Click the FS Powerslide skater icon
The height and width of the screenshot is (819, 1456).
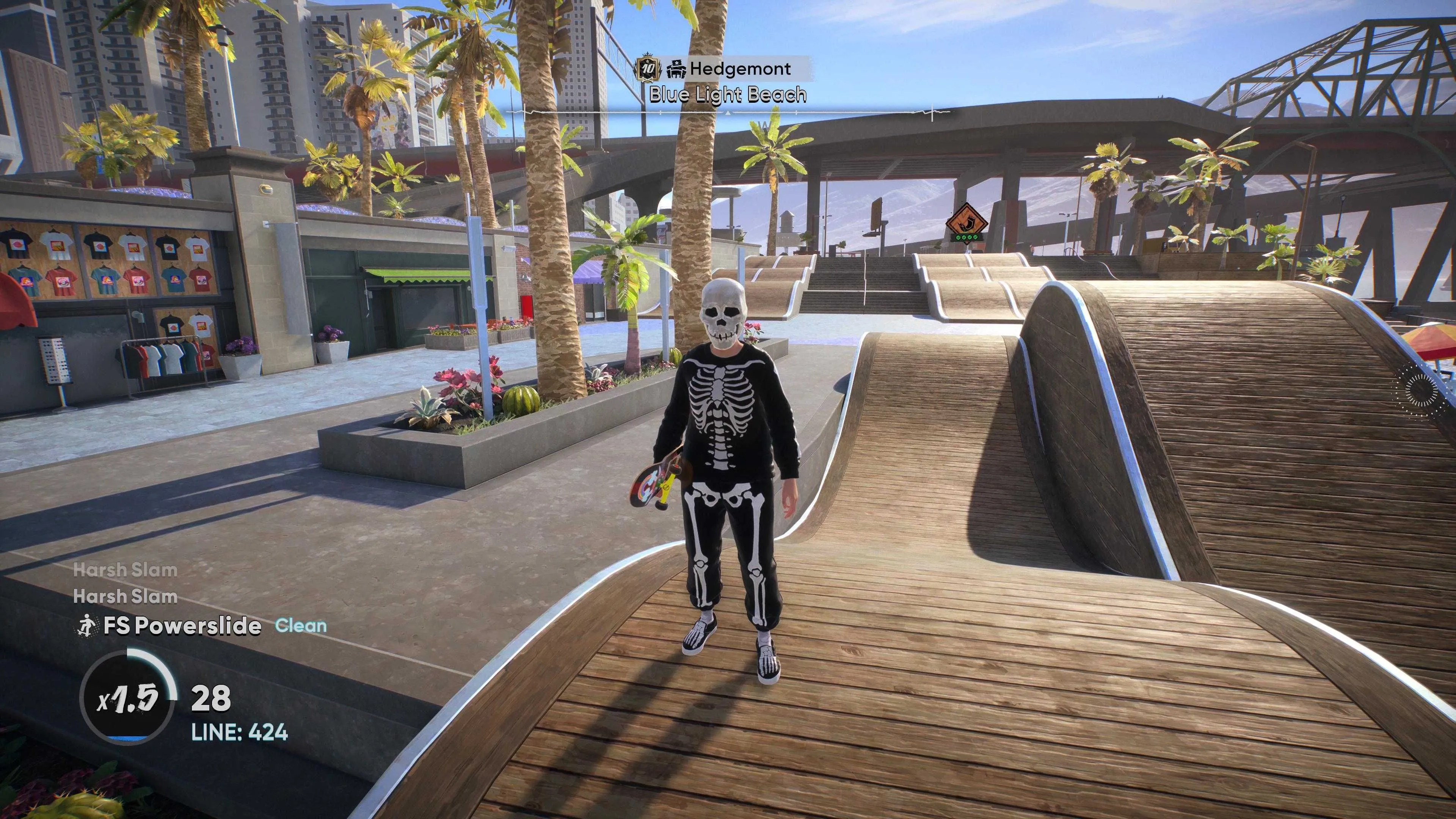tap(87, 626)
